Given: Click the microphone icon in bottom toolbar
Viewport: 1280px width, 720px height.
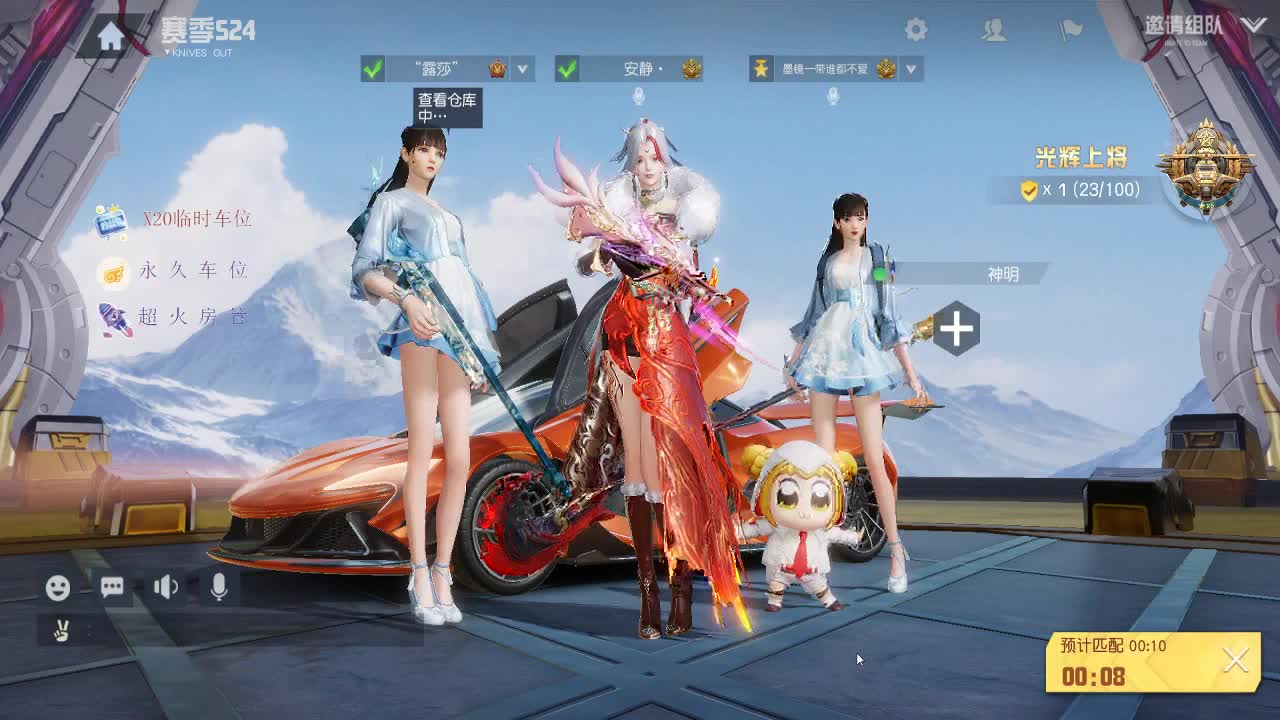Looking at the screenshot, I should coord(218,587).
